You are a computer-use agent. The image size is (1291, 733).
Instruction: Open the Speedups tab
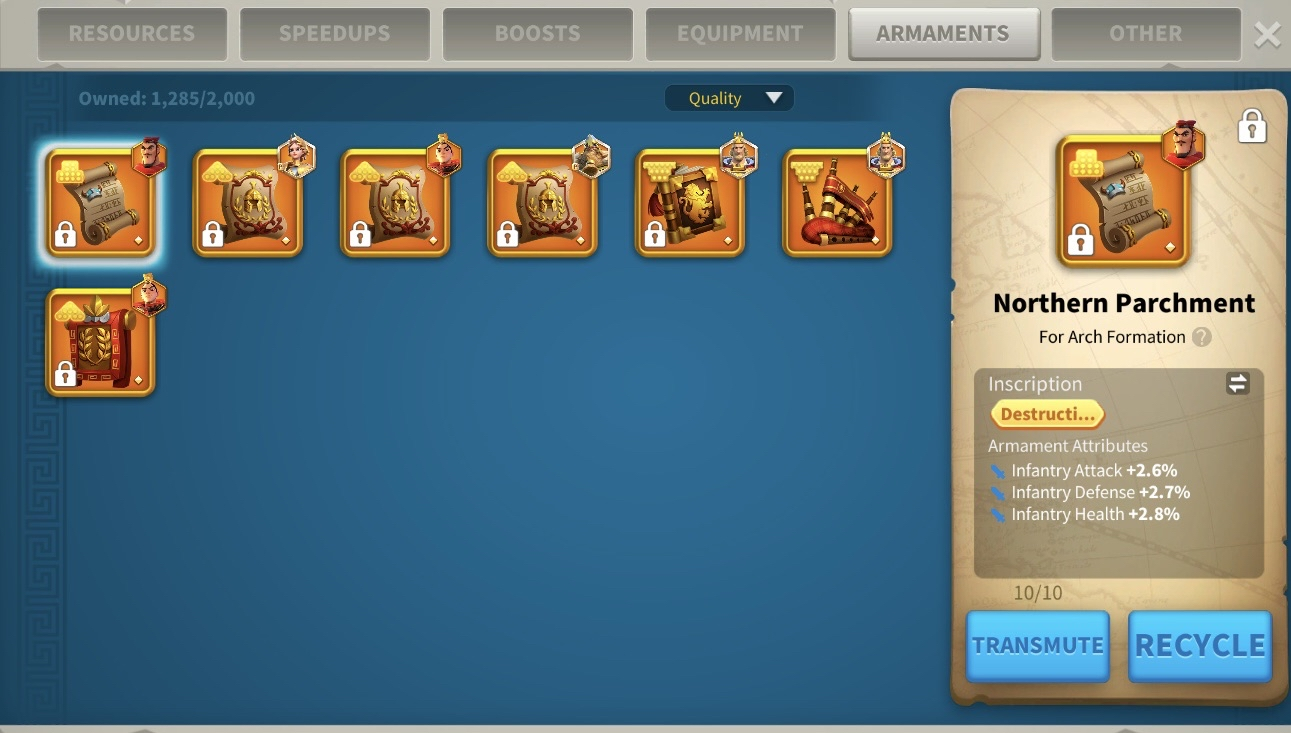tap(334, 34)
